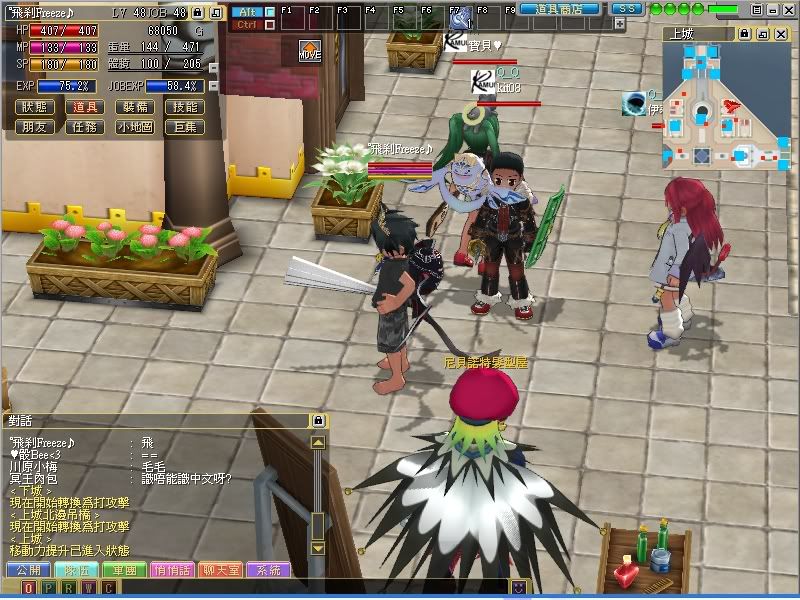Click the orange MOVE arrow icon
800x600 pixels.
310,50
